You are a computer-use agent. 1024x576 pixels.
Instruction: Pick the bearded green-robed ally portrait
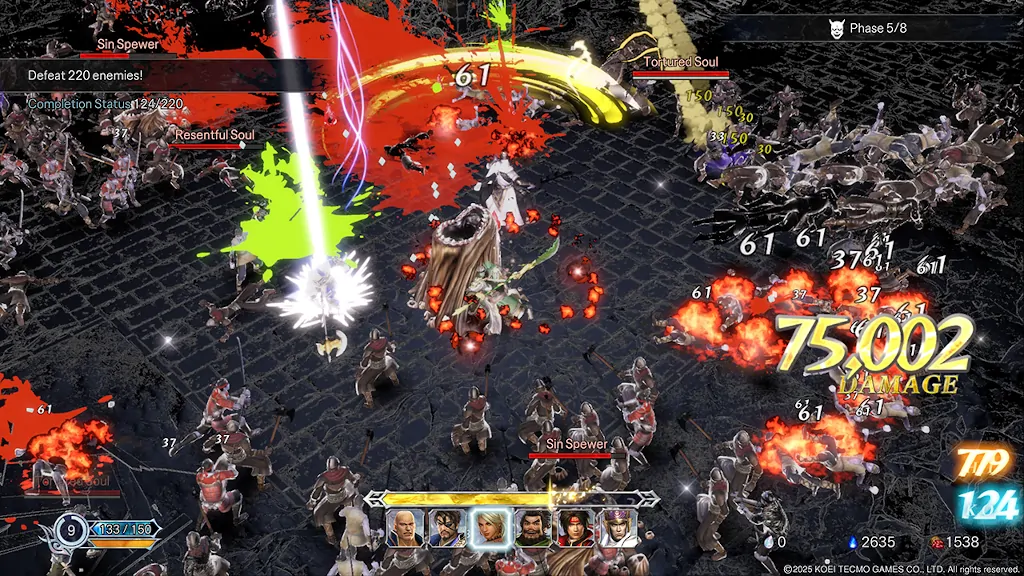click(x=533, y=527)
